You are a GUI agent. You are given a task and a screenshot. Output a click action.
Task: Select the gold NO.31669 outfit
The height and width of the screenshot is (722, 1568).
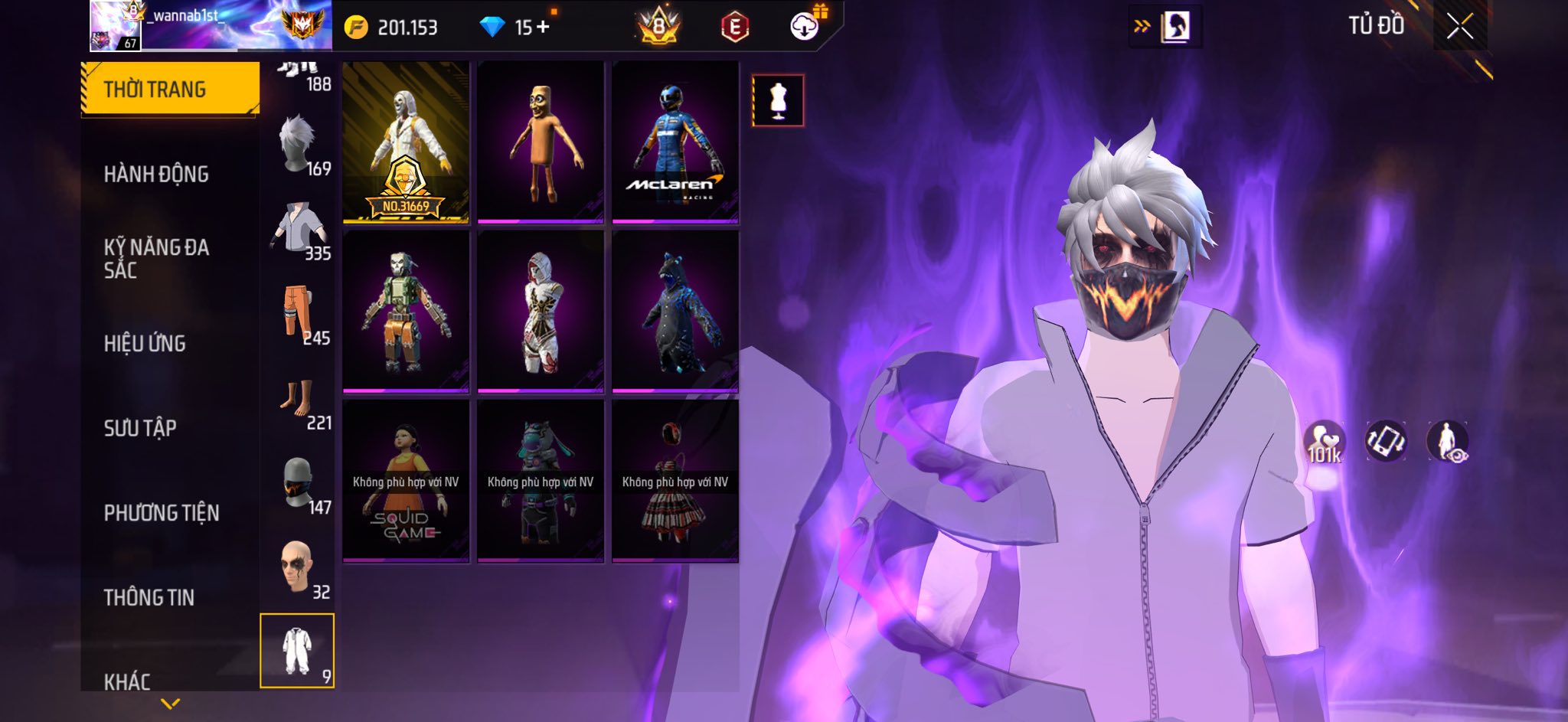click(x=406, y=142)
